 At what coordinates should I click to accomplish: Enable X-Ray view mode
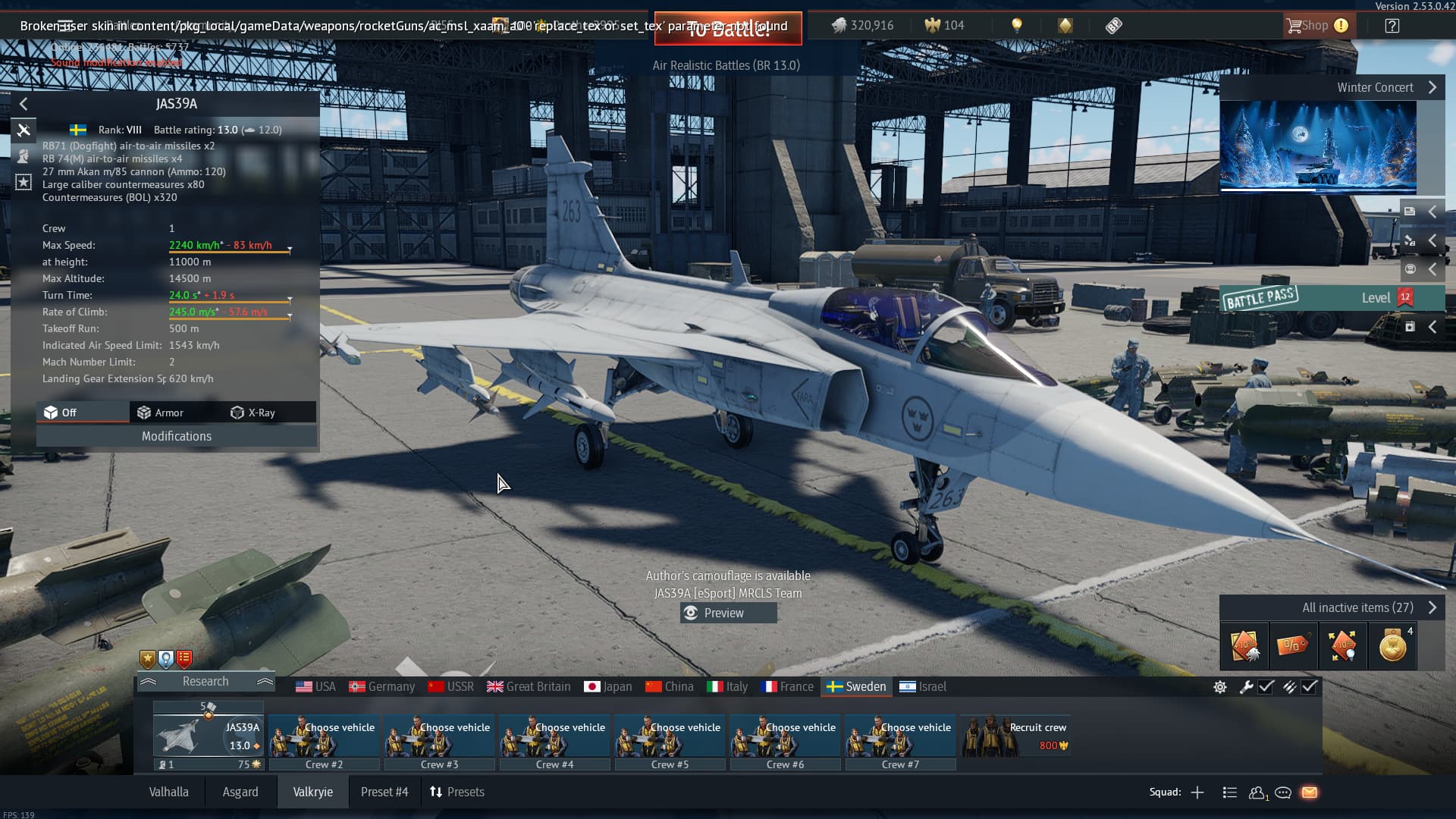[253, 413]
